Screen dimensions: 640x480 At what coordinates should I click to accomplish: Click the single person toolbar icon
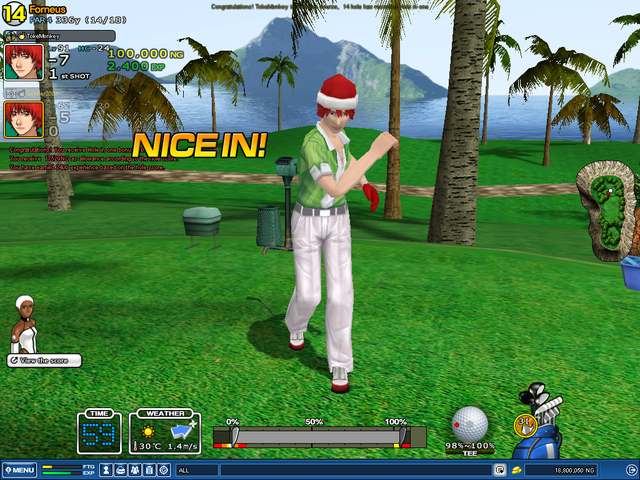[x=105, y=469]
